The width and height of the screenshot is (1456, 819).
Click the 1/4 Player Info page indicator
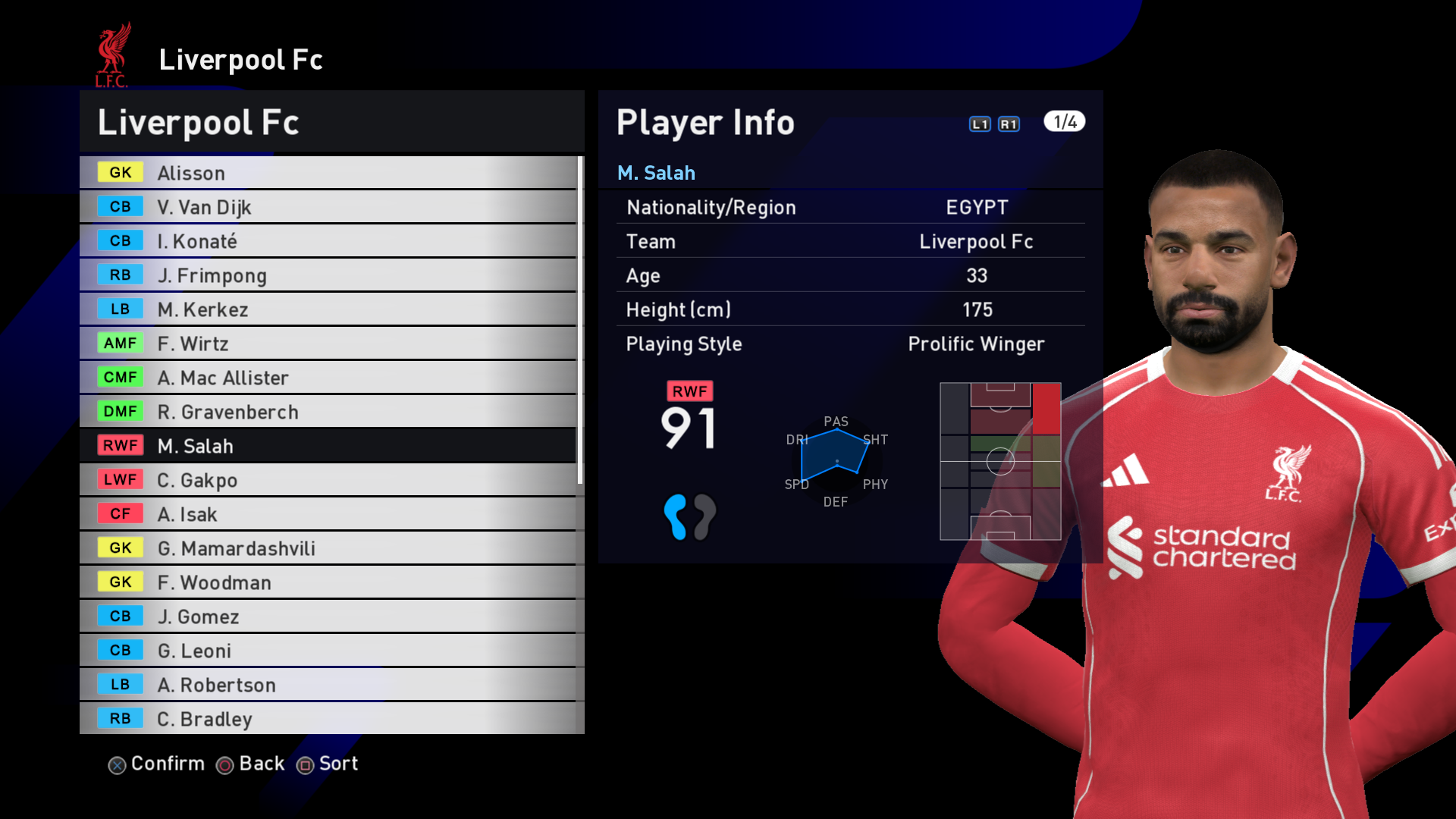click(x=1064, y=122)
